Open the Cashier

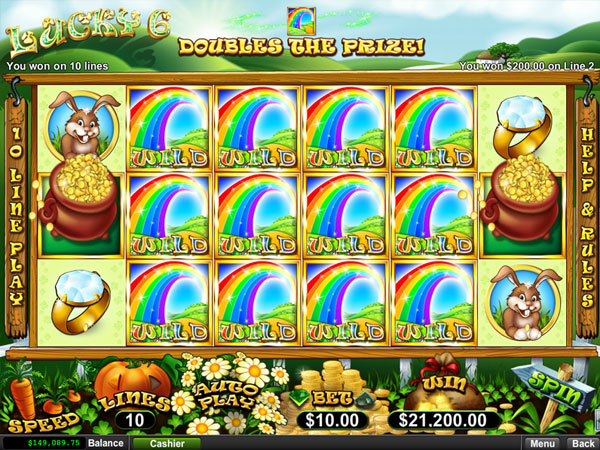[x=160, y=442]
